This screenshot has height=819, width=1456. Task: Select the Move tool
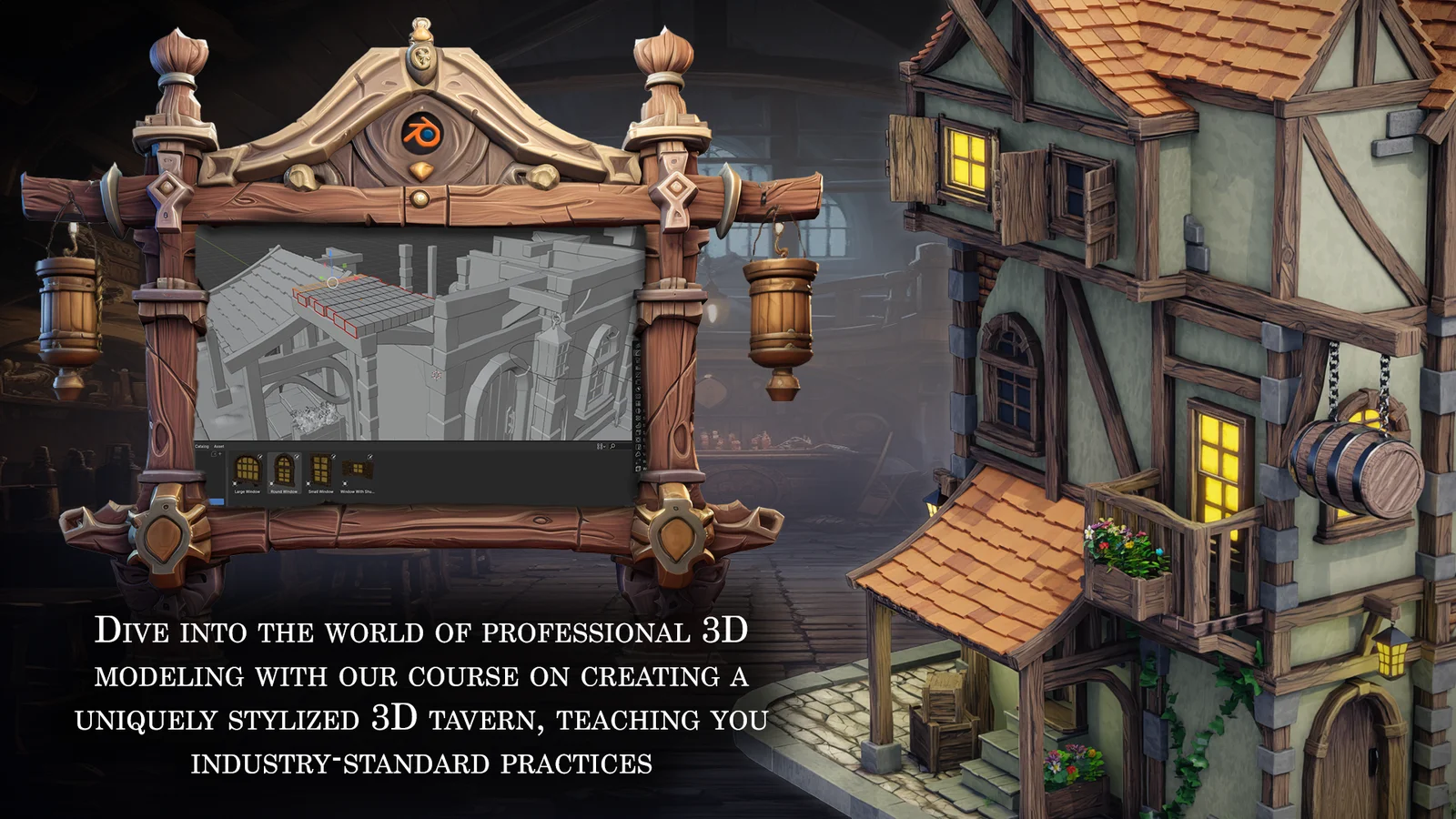click(x=638, y=360)
